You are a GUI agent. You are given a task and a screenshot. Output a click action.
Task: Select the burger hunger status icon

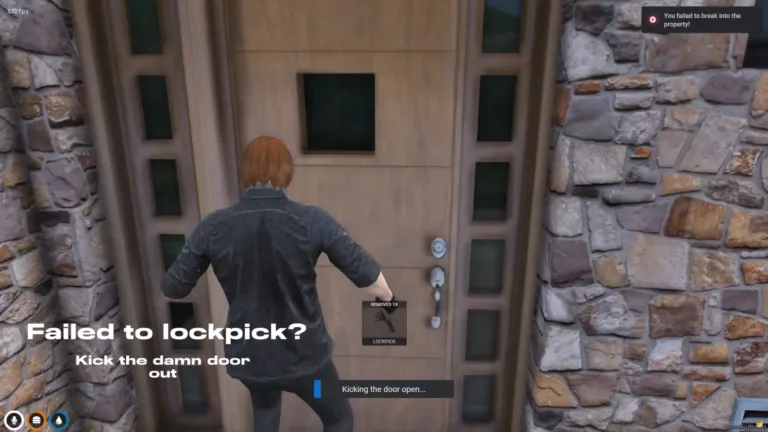[x=36, y=420]
